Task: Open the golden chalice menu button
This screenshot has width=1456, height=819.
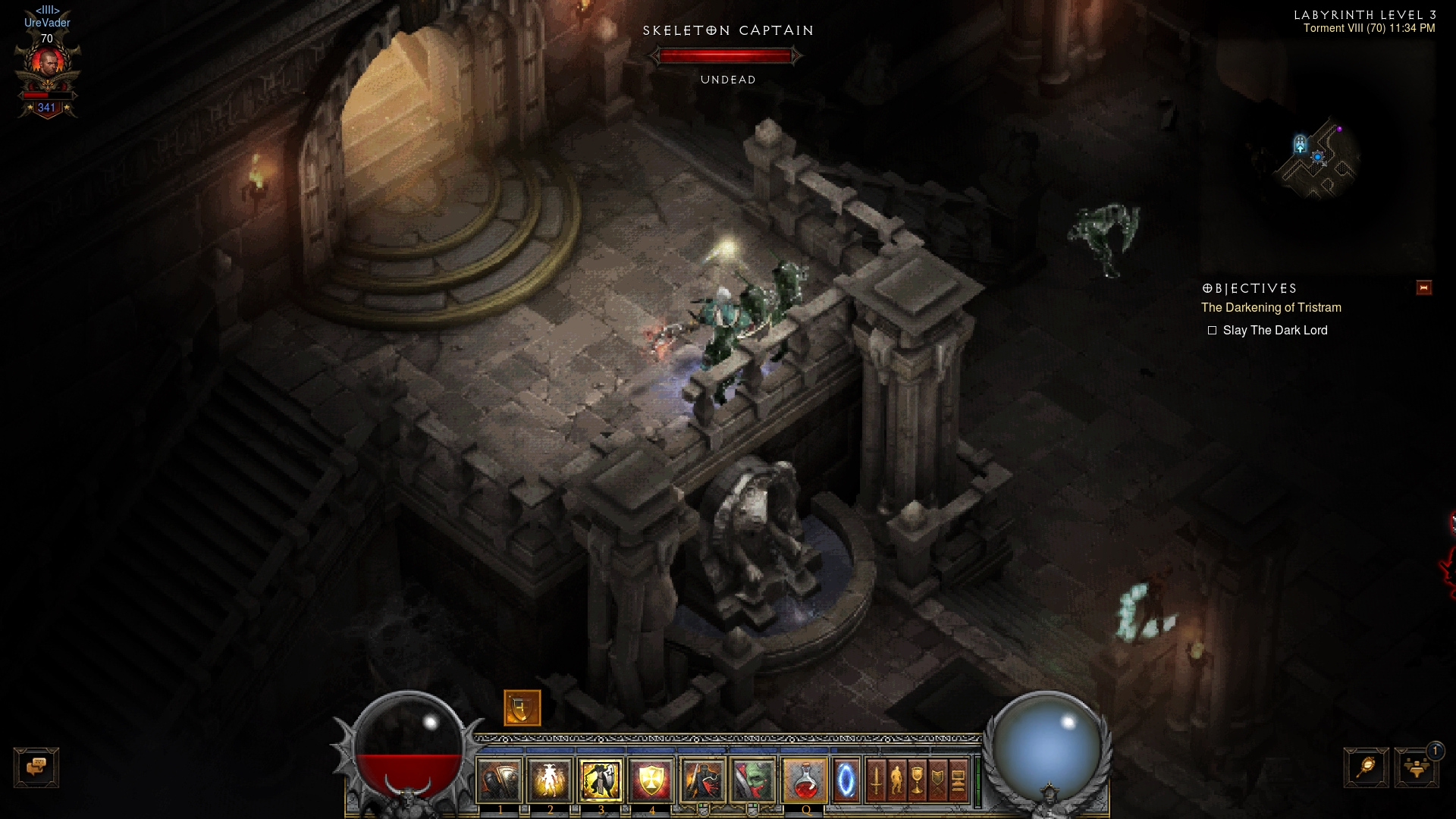Action: [x=917, y=780]
